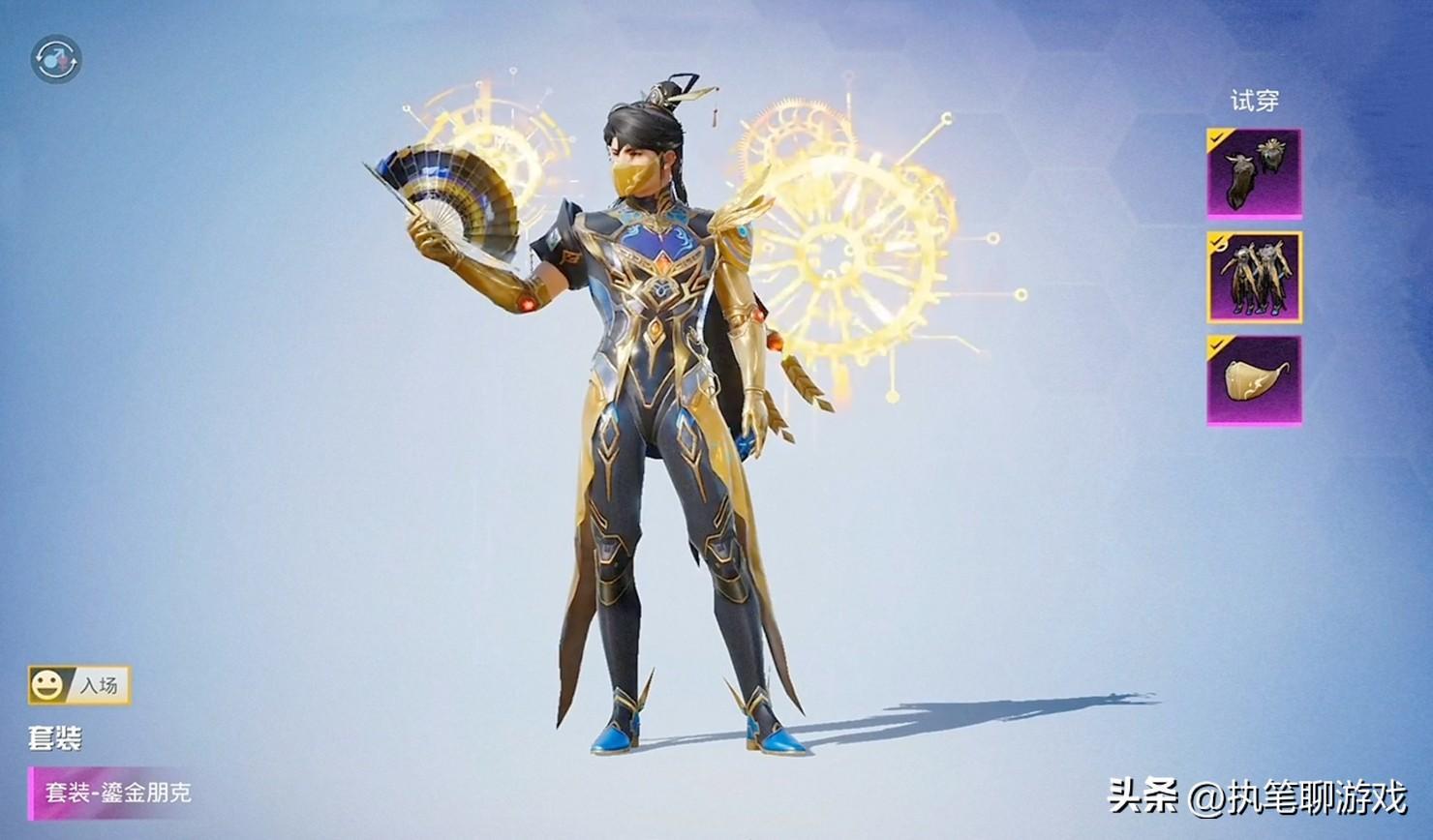Try on the hair and headpiece item

pos(1254,174)
